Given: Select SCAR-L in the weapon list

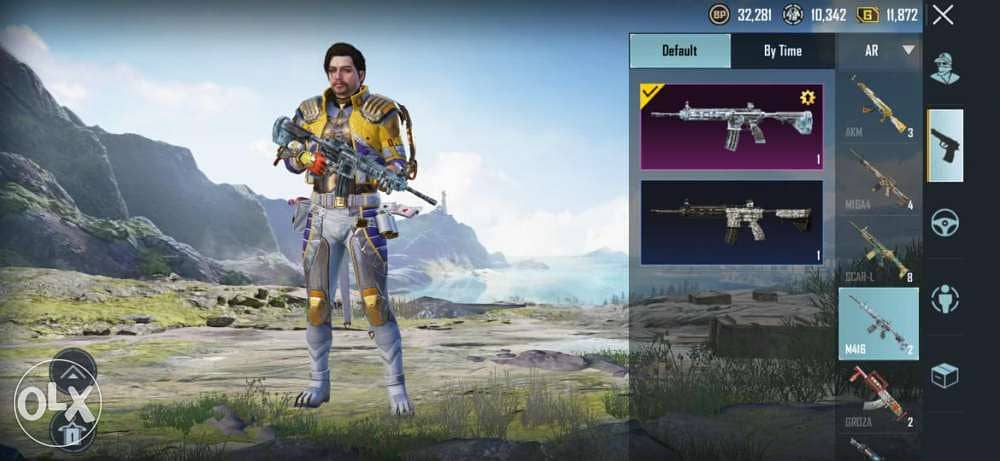Looking at the screenshot, I should (x=879, y=251).
